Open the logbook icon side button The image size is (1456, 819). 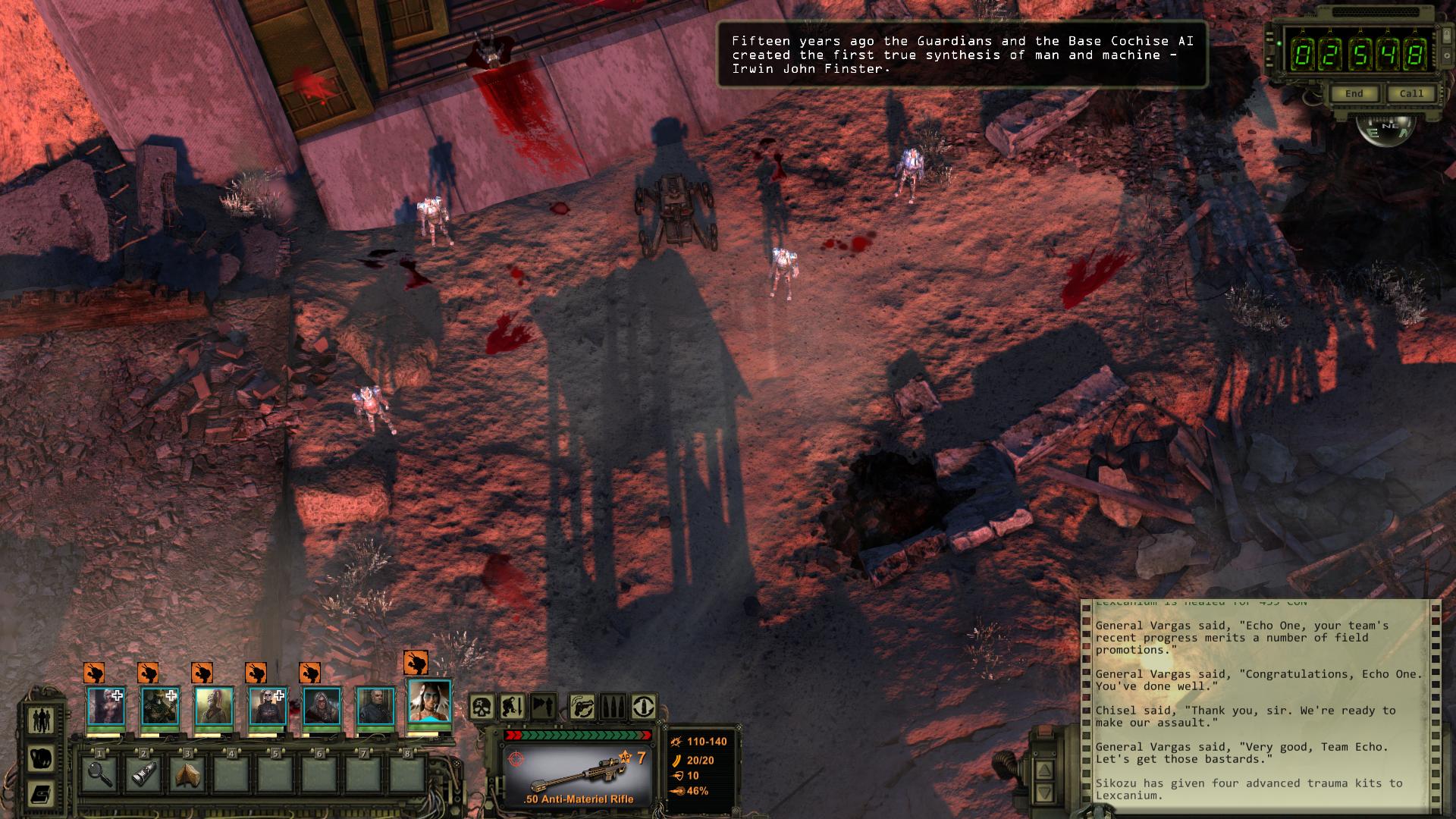coord(41,794)
